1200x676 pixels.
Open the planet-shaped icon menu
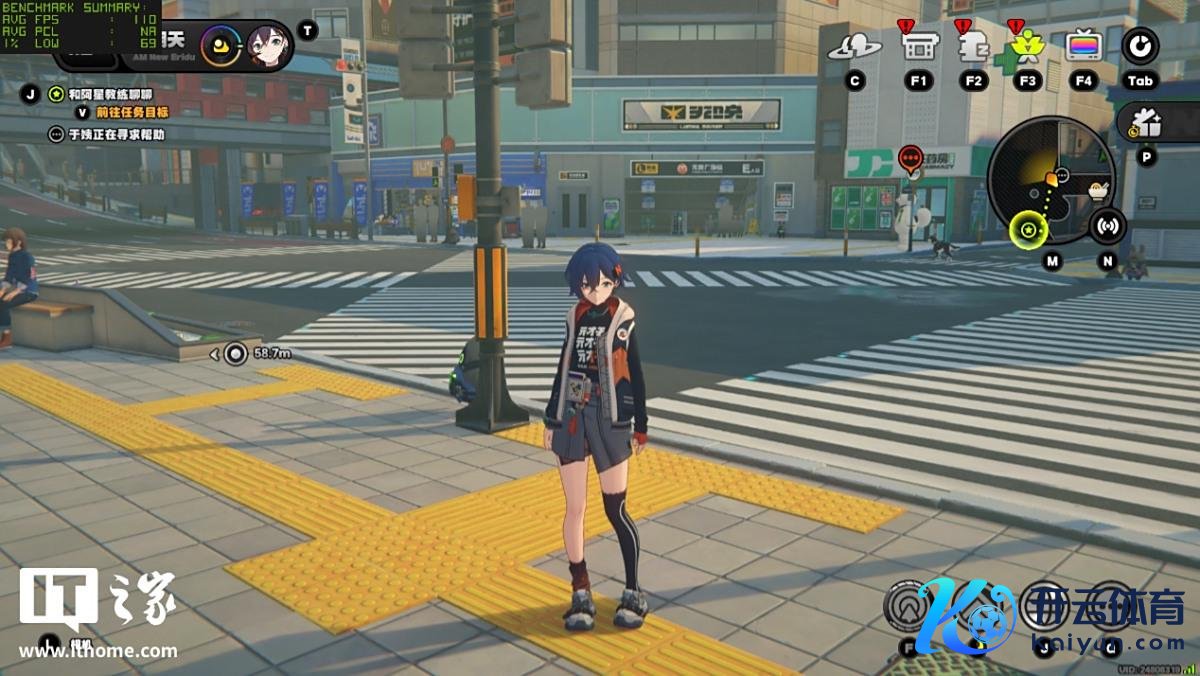tap(855, 46)
